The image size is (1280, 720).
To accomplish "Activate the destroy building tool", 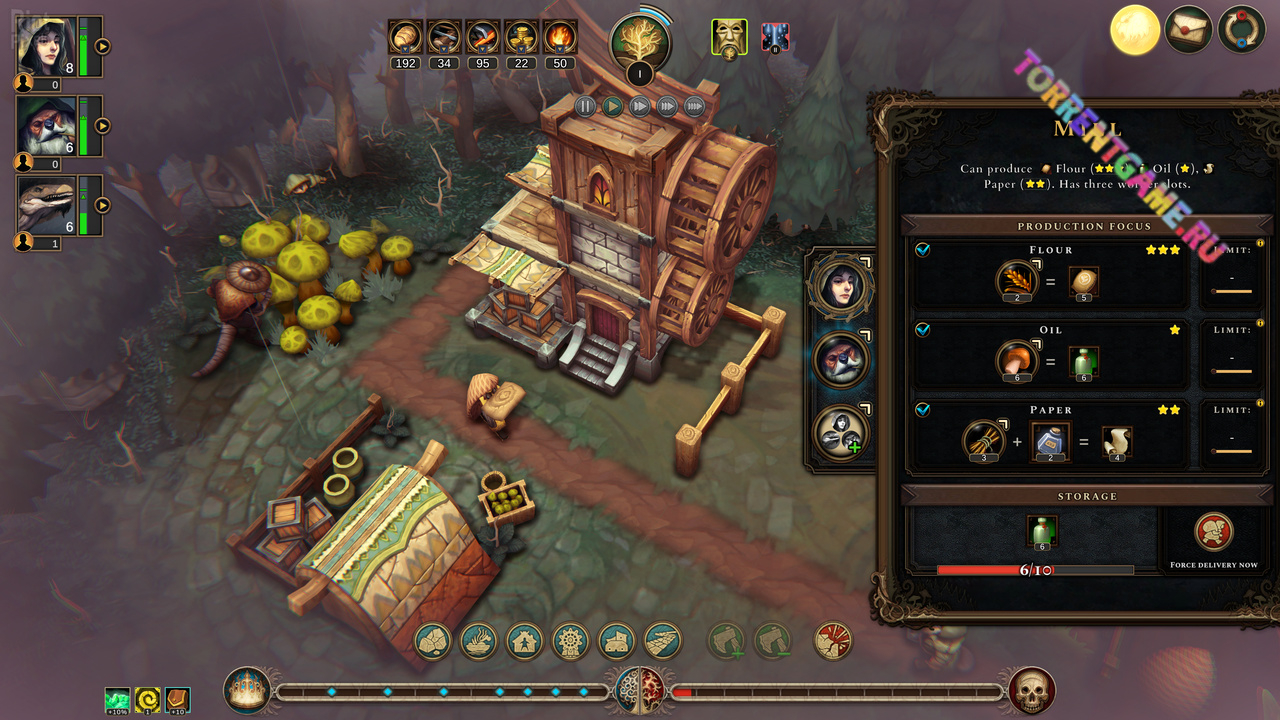I will [x=833, y=640].
